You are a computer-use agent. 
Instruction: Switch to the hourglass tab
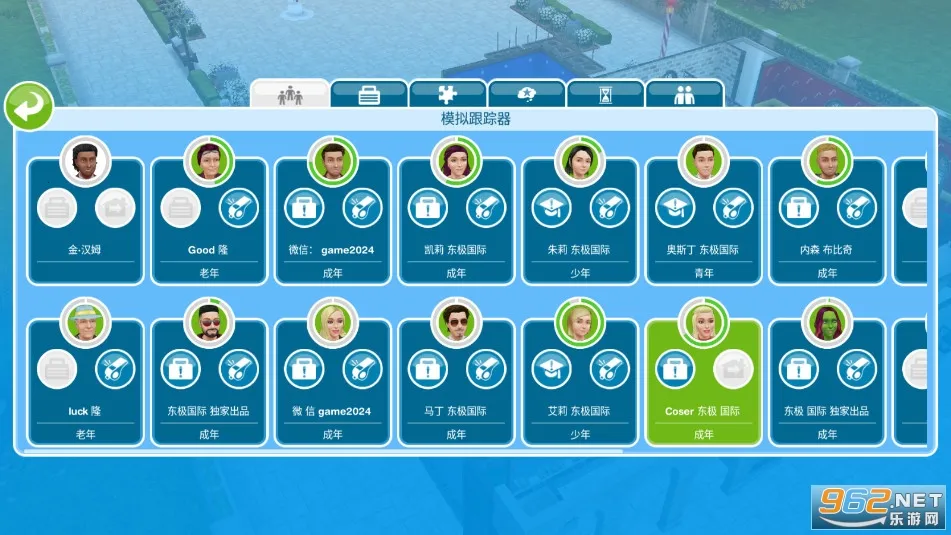(x=605, y=95)
